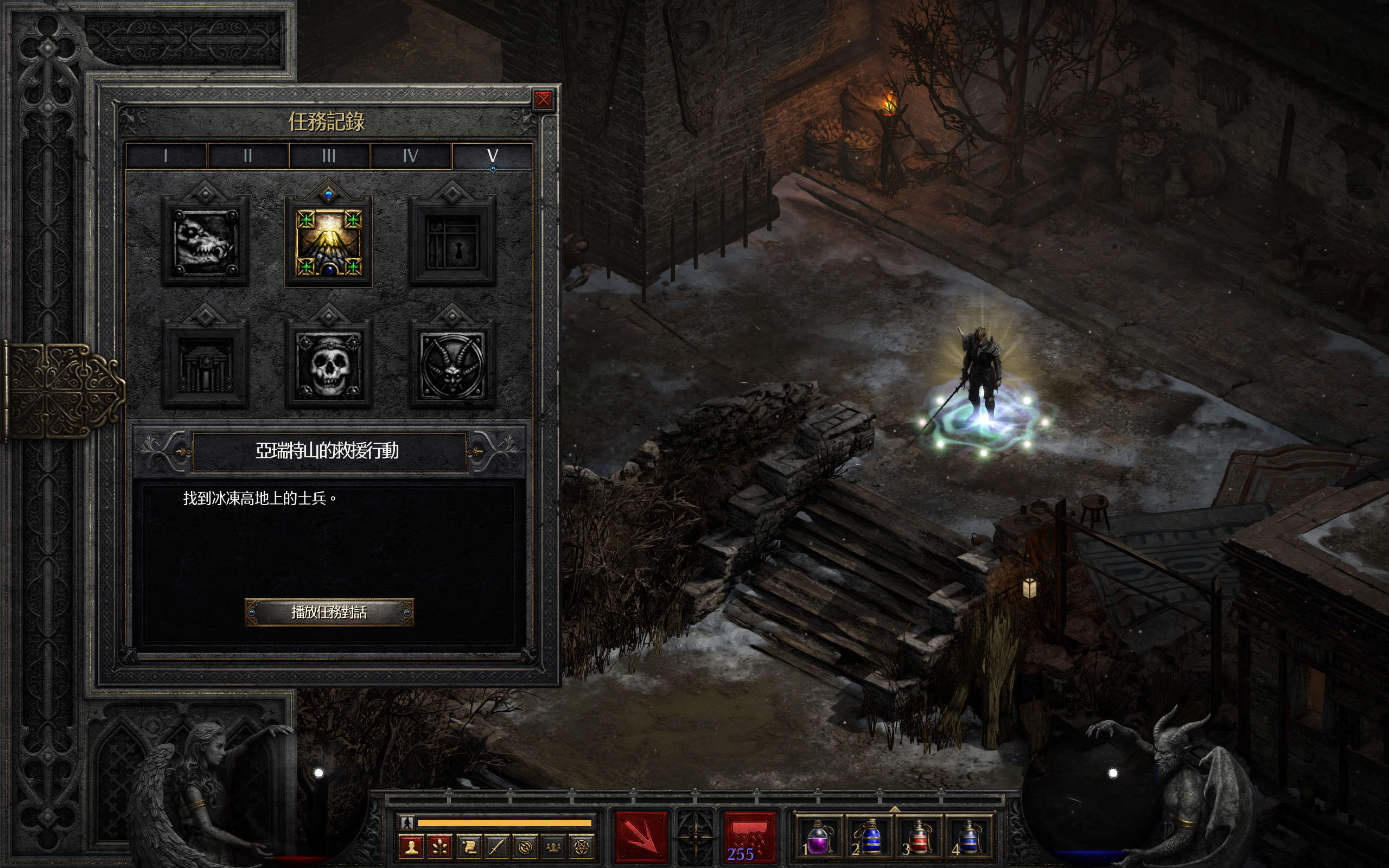The image size is (1389, 868).
Task: Open the Act III quest tab
Action: point(329,156)
